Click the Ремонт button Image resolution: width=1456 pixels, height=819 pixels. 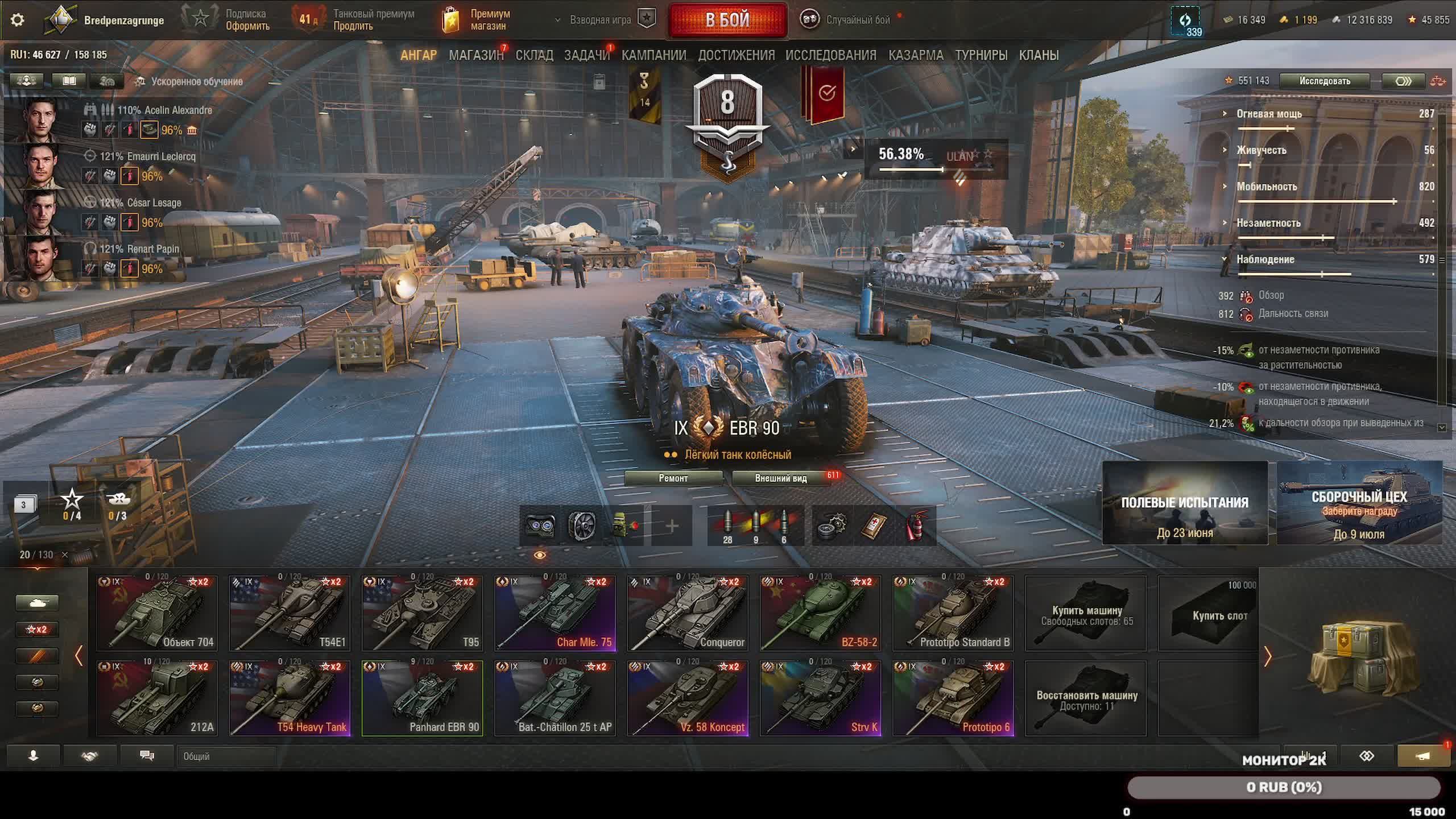pos(673,478)
